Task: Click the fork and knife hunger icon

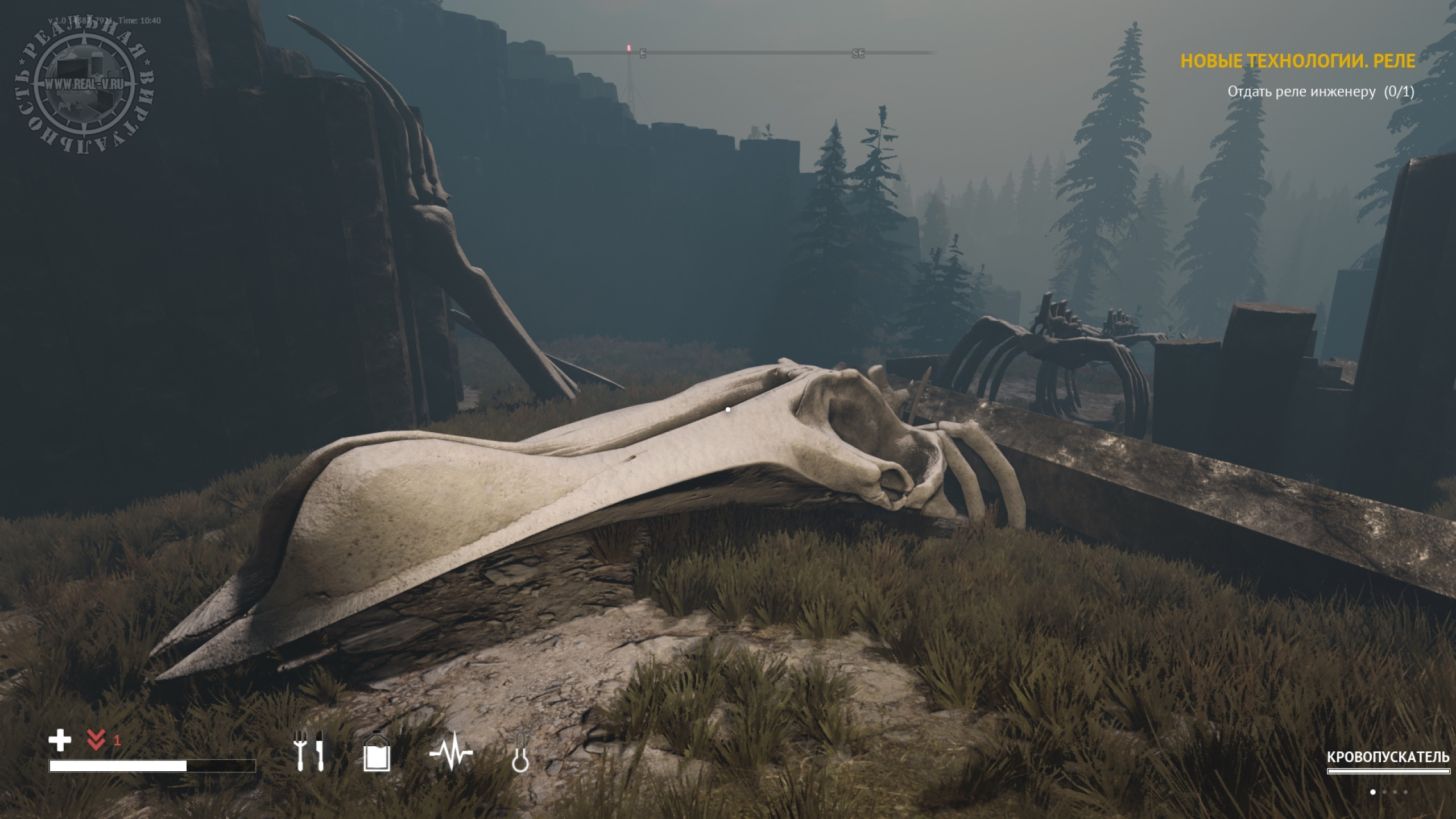Action: [x=308, y=751]
